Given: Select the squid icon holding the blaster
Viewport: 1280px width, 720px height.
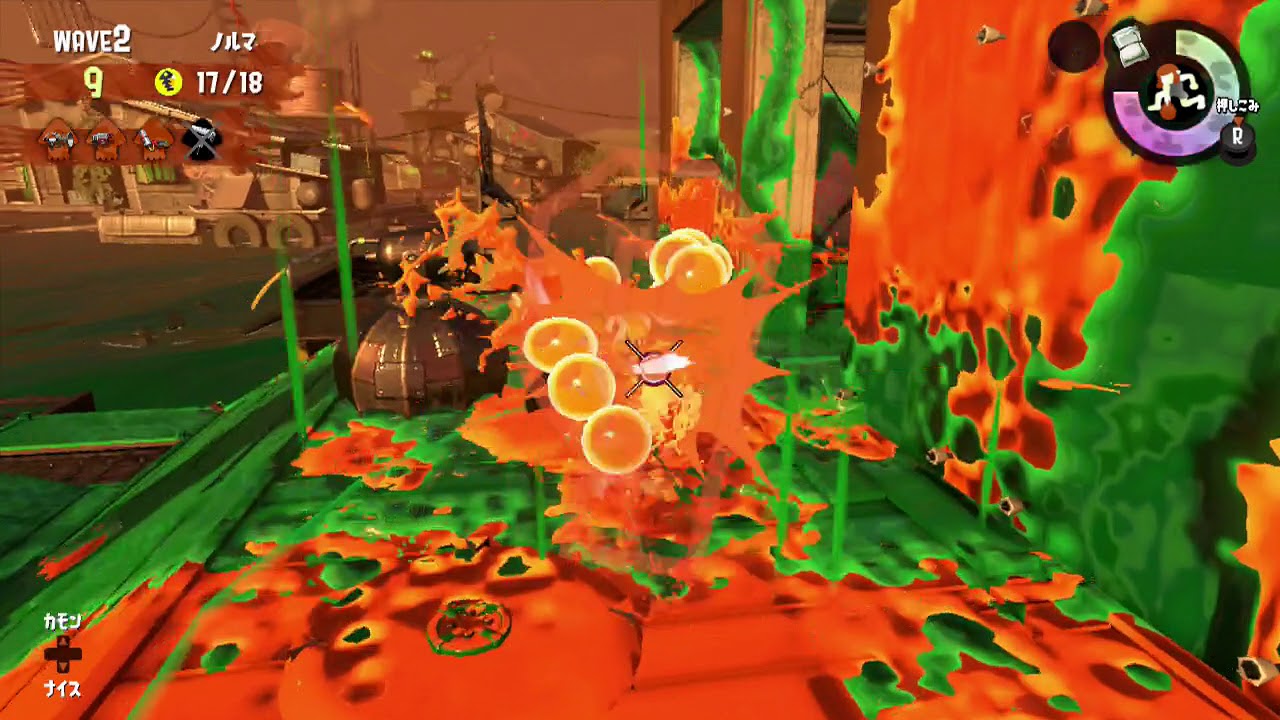Looking at the screenshot, I should point(102,140).
